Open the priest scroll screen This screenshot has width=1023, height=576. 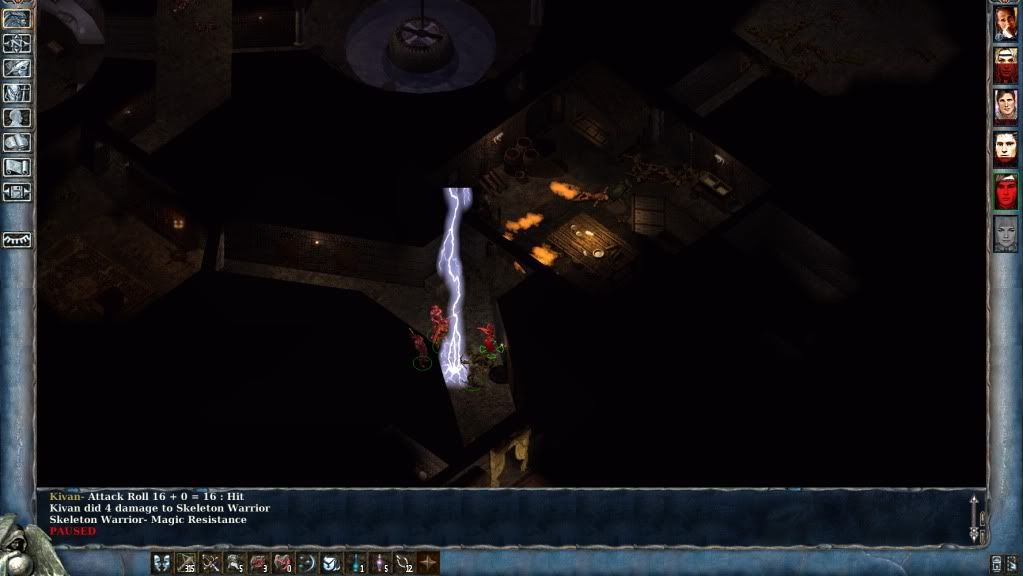click(17, 167)
